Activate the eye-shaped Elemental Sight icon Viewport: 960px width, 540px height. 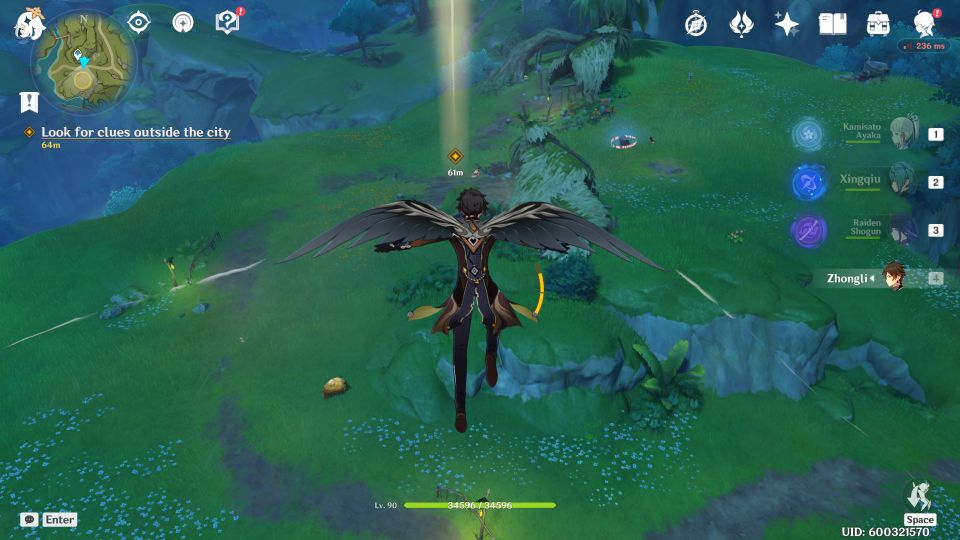coord(138,22)
